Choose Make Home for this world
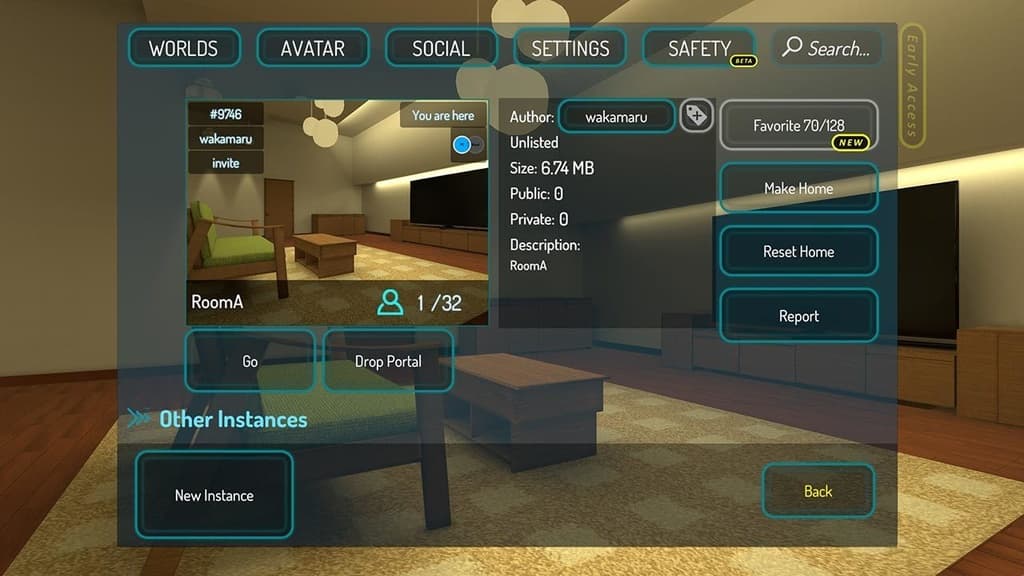This screenshot has height=576, width=1024. coord(798,188)
